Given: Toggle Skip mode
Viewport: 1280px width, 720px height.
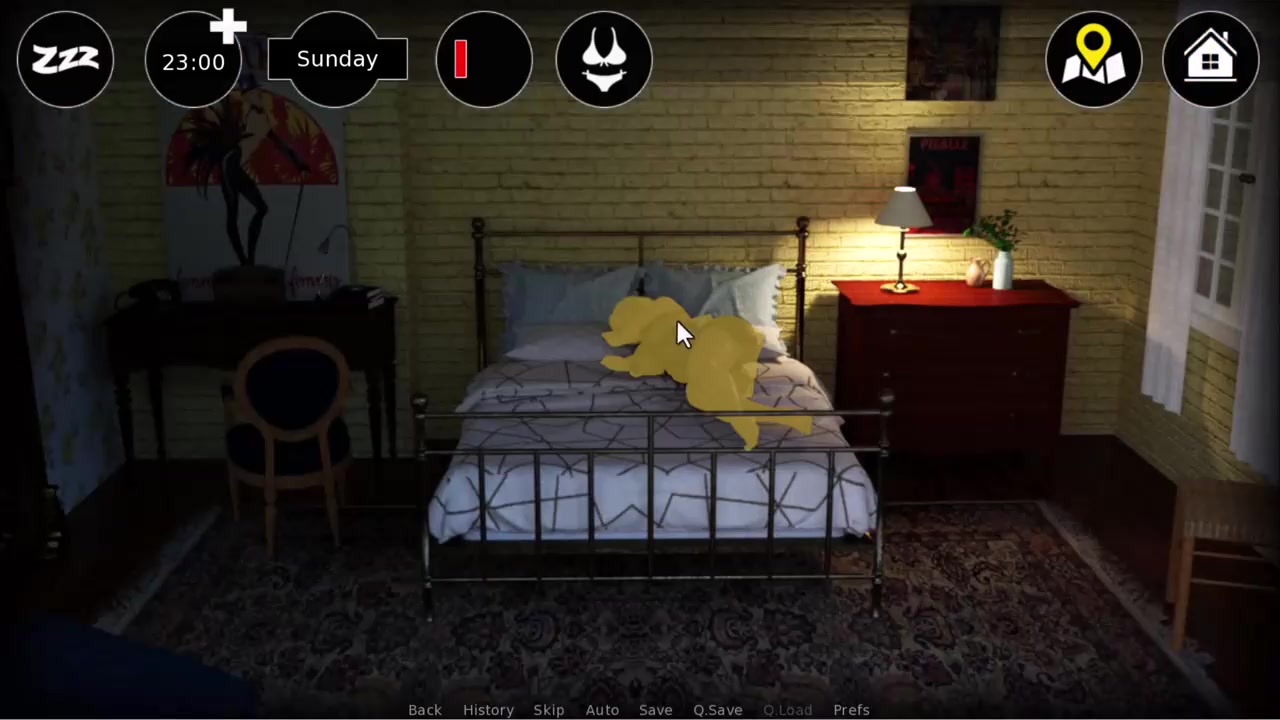Looking at the screenshot, I should click(x=548, y=709).
